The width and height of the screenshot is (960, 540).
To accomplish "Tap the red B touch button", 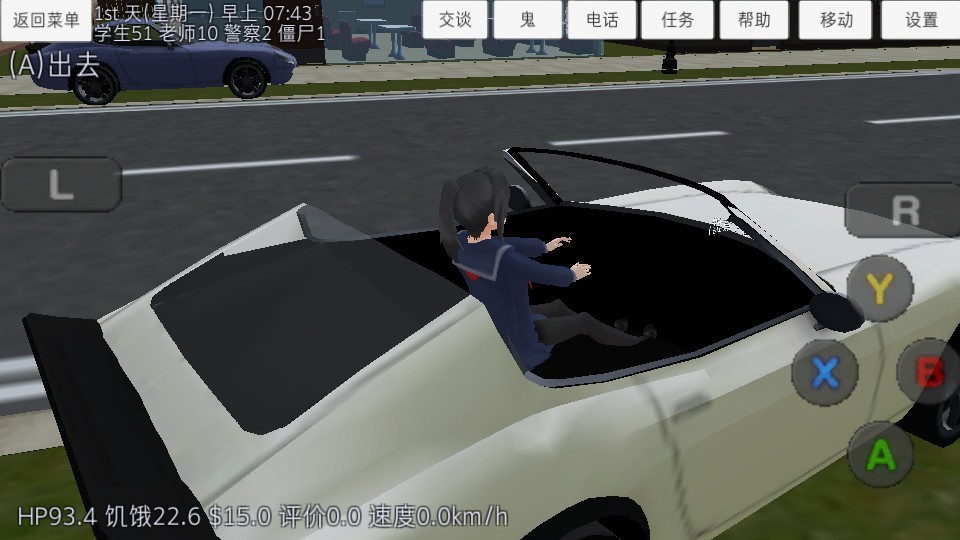I will click(930, 372).
